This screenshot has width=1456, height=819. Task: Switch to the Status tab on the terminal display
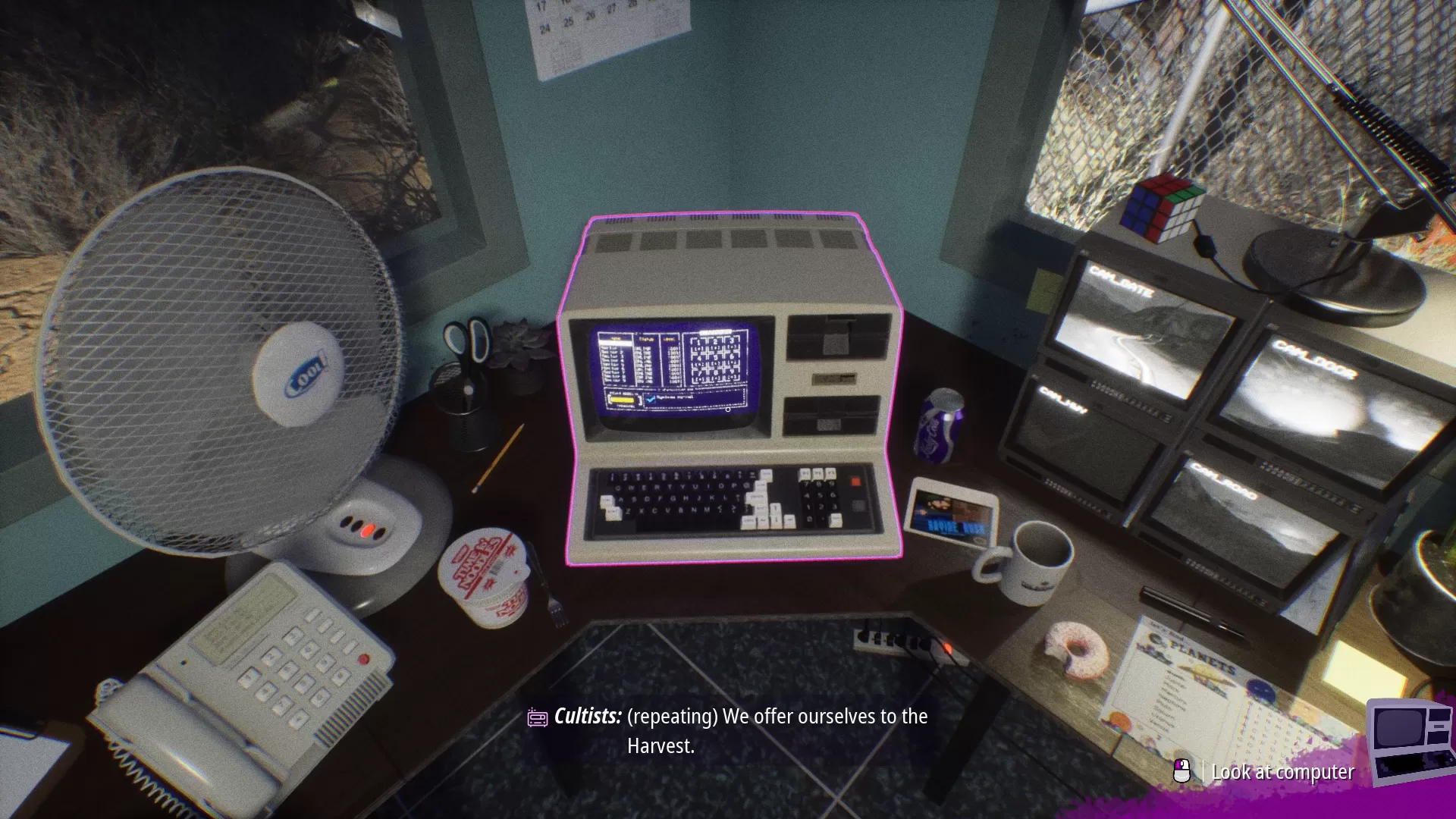(646, 339)
